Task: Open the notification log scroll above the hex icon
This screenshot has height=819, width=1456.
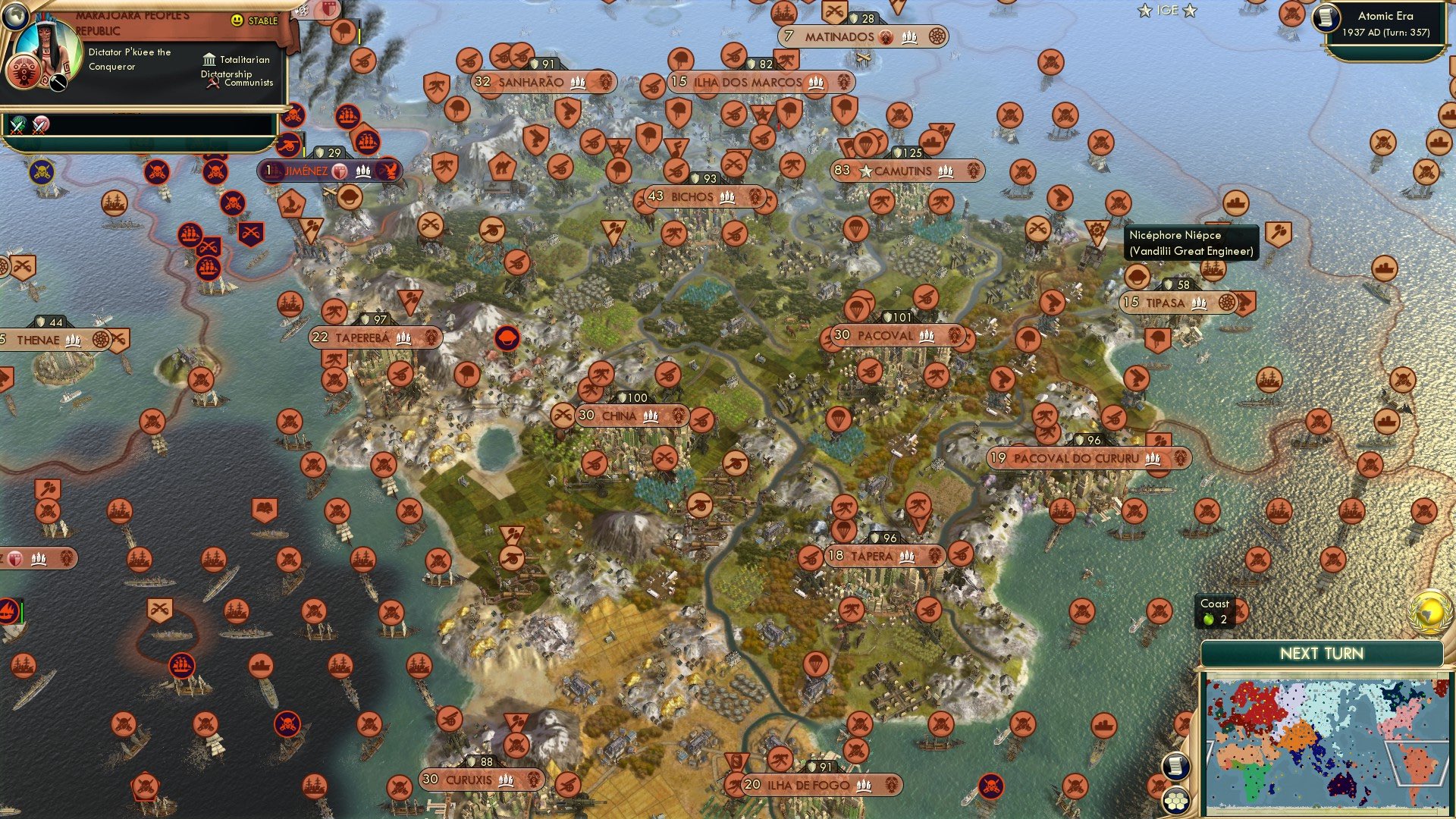Action: (1175, 765)
